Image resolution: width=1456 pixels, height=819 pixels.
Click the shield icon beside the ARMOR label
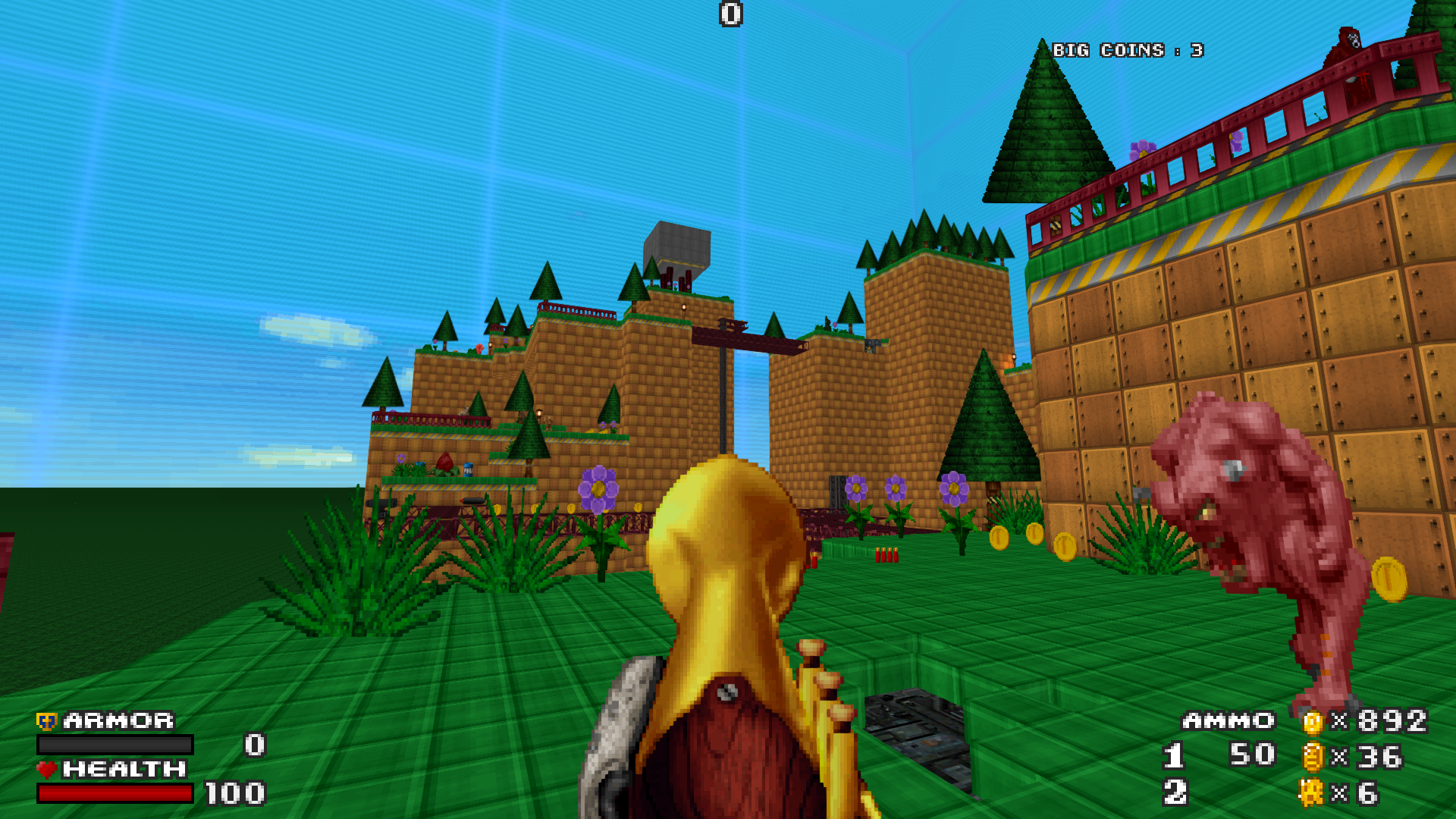click(45, 720)
